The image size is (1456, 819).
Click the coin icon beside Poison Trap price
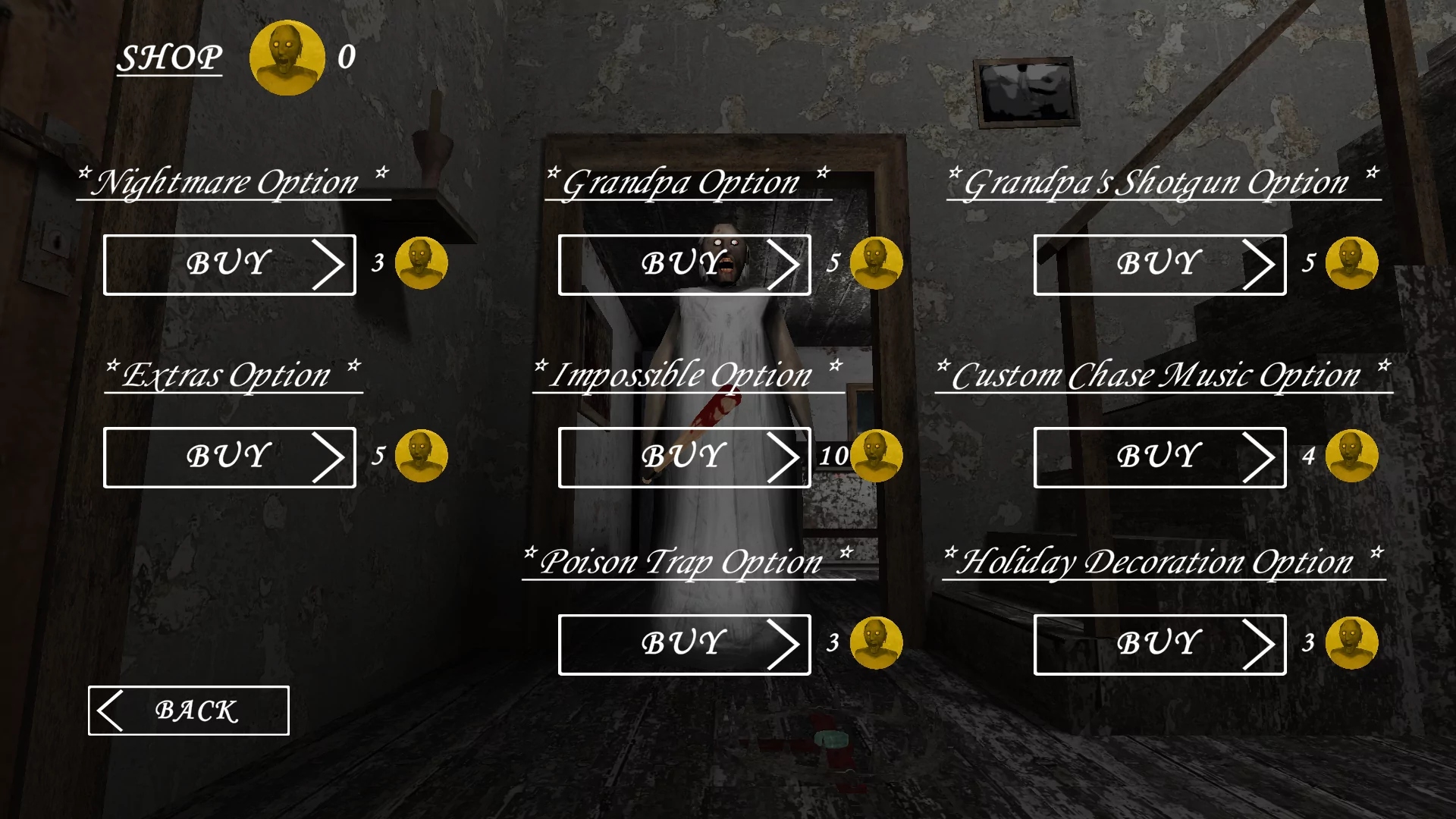(x=876, y=644)
